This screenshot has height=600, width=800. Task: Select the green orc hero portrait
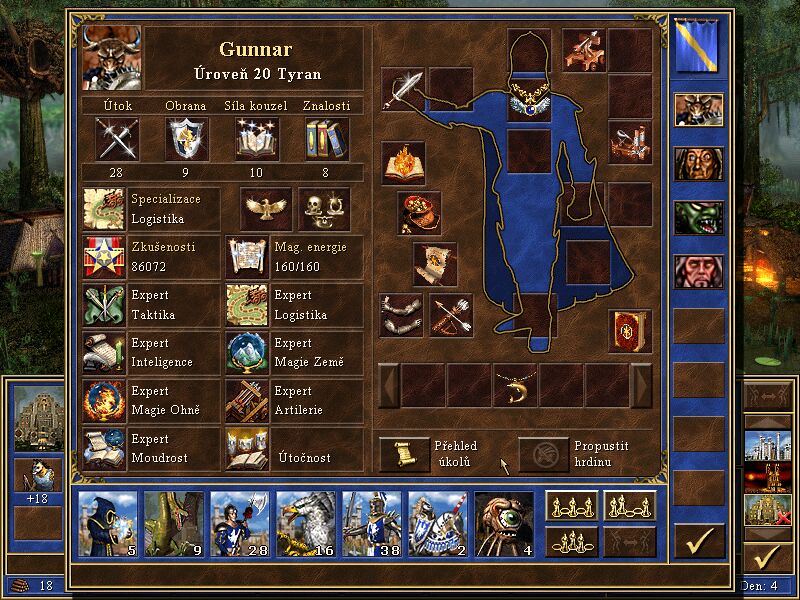click(x=698, y=217)
